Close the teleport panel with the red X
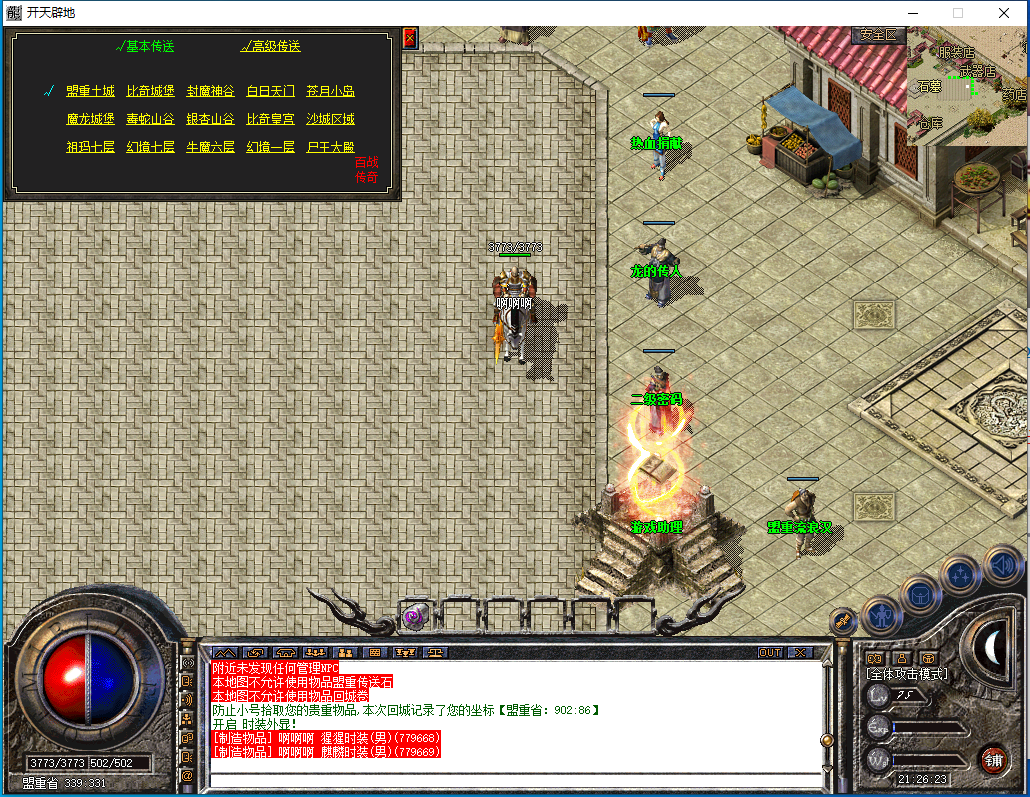The width and height of the screenshot is (1030, 797). [408, 37]
